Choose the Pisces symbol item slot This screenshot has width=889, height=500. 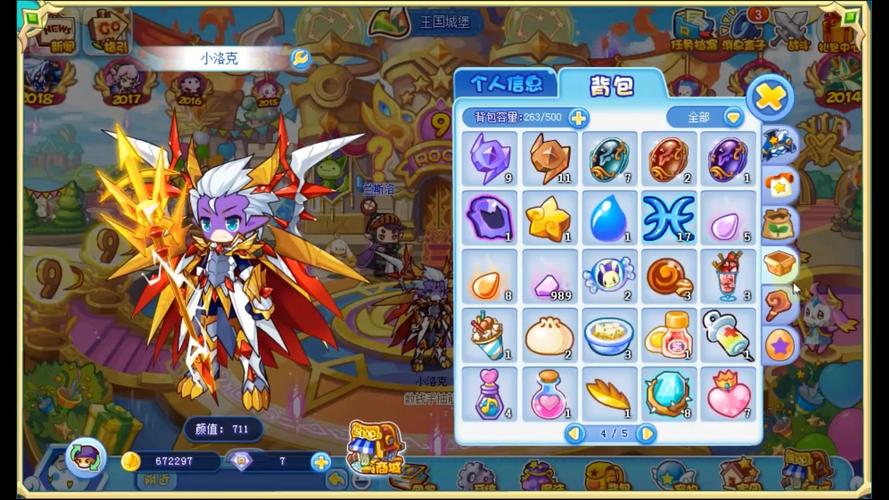tap(668, 218)
